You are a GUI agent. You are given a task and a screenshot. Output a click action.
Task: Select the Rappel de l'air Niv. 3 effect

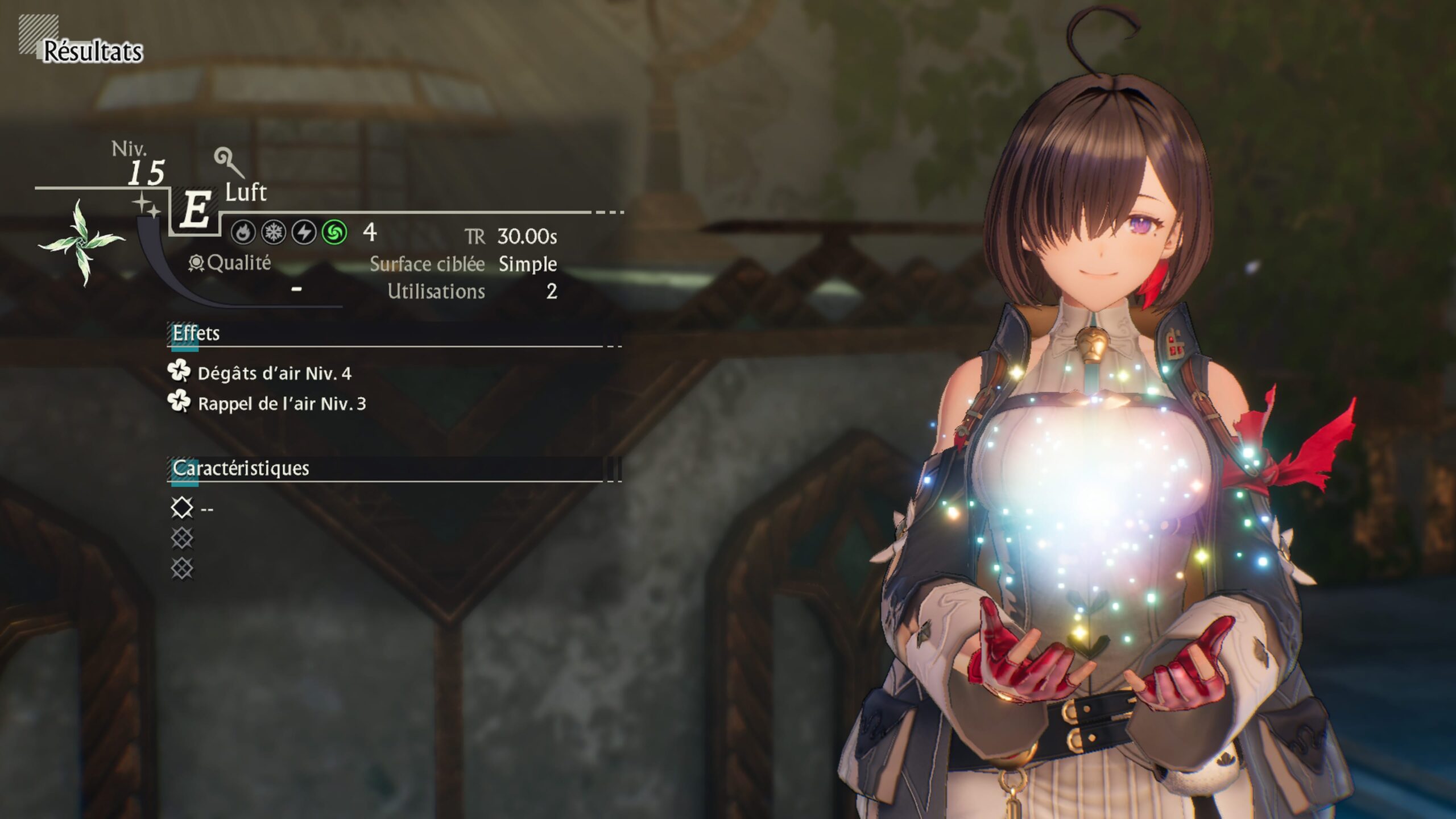pyautogui.click(x=281, y=403)
